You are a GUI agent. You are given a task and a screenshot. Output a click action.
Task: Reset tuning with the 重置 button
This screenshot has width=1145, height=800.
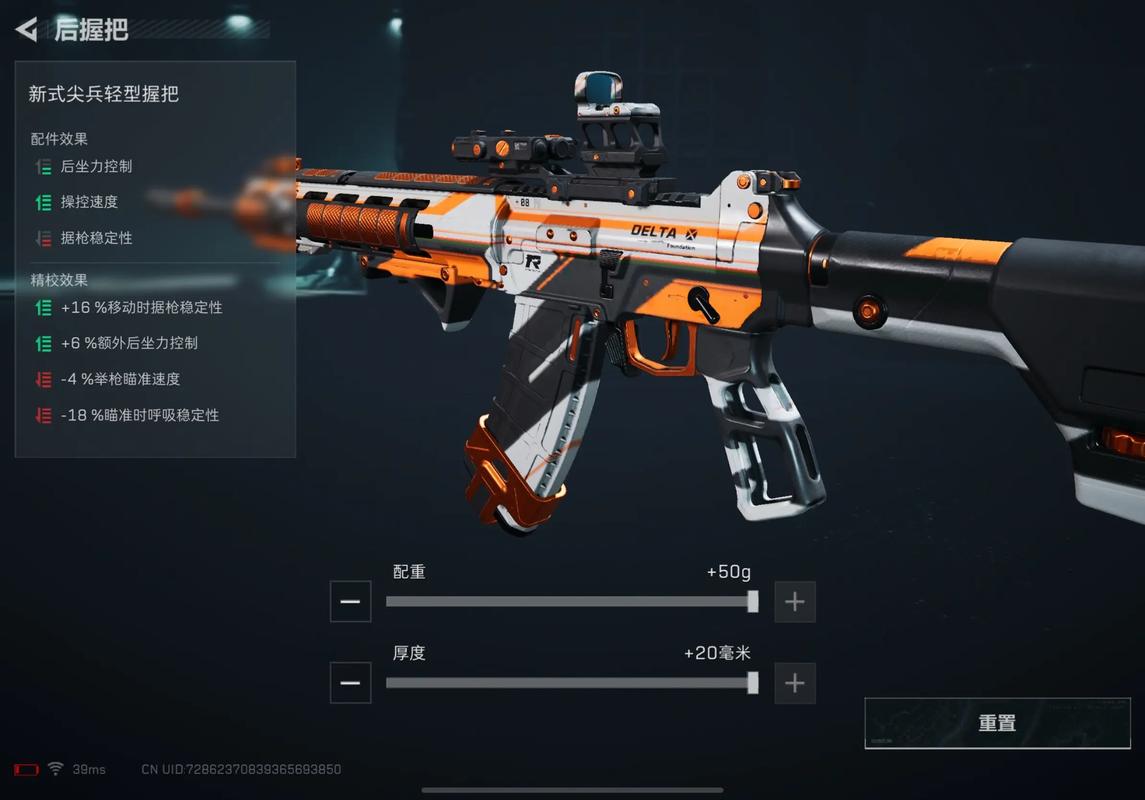click(997, 723)
